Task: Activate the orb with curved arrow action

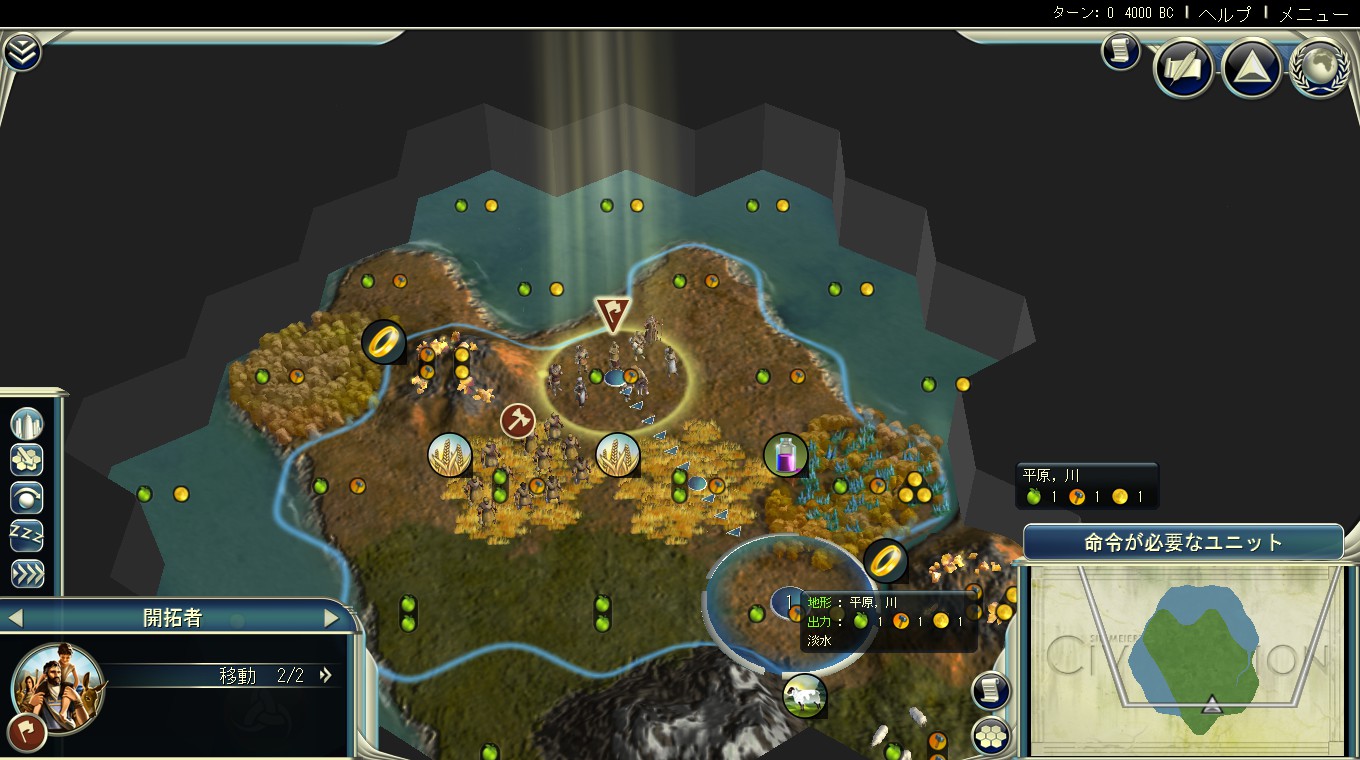Action: [x=27, y=497]
